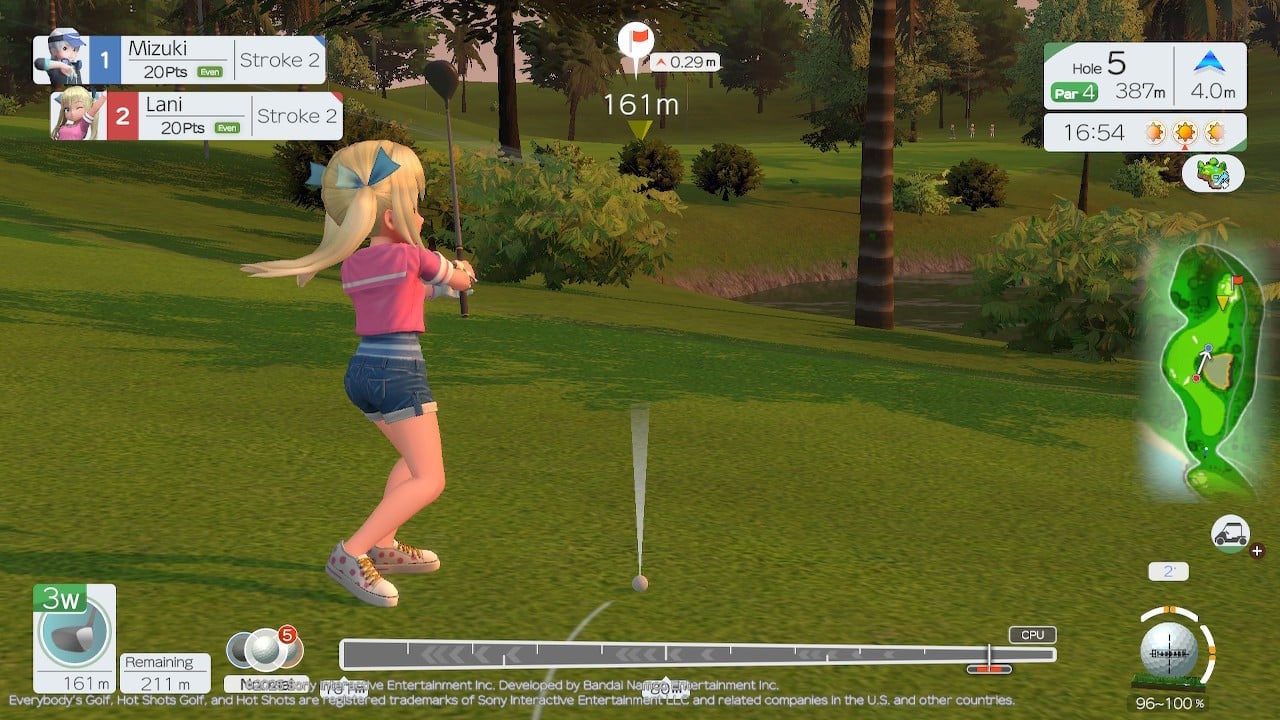Image resolution: width=1280 pixels, height=720 pixels.
Task: Open the golf ball type selector
Action: point(264,650)
